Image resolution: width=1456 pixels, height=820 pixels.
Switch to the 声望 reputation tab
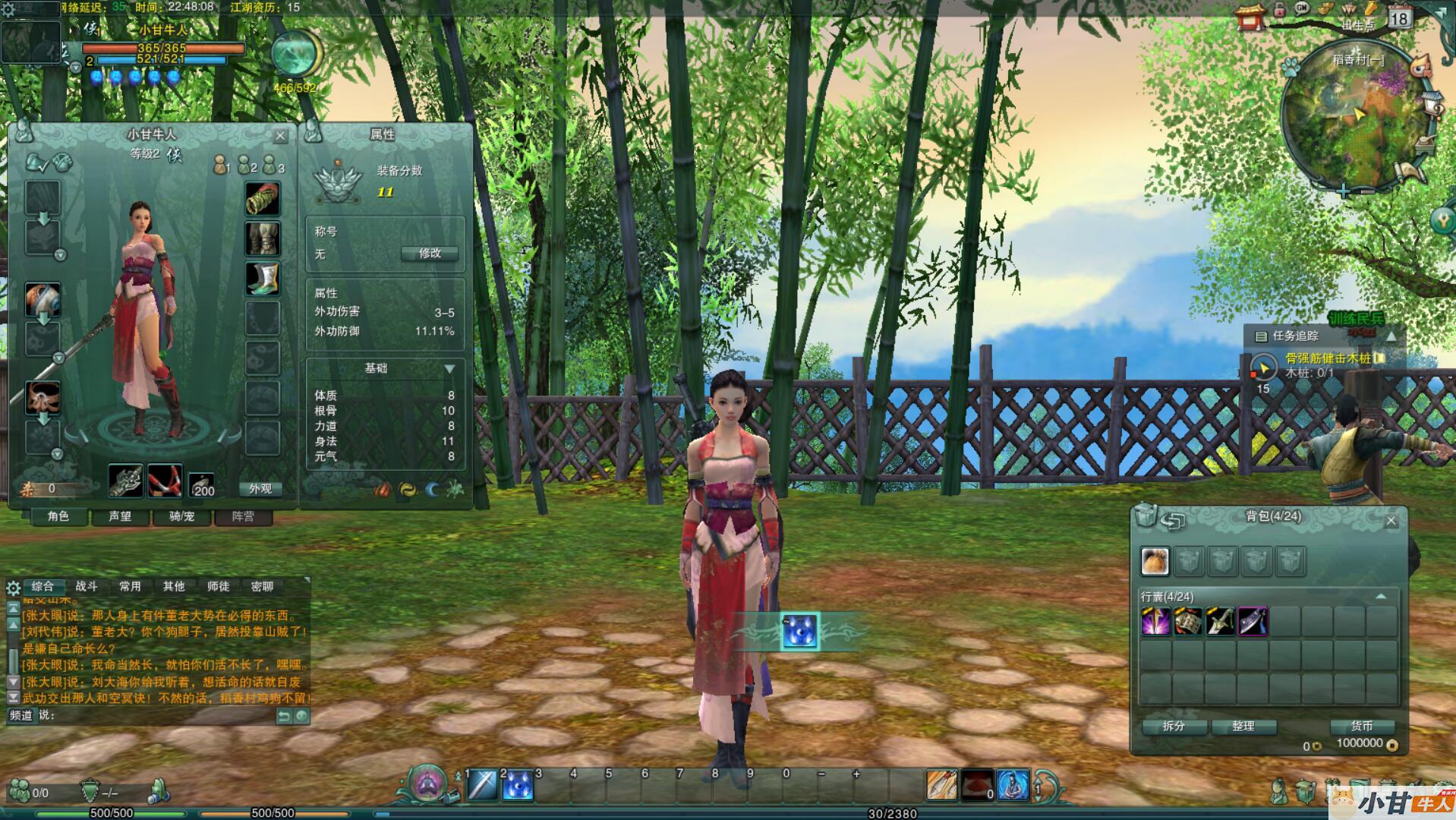coord(120,517)
